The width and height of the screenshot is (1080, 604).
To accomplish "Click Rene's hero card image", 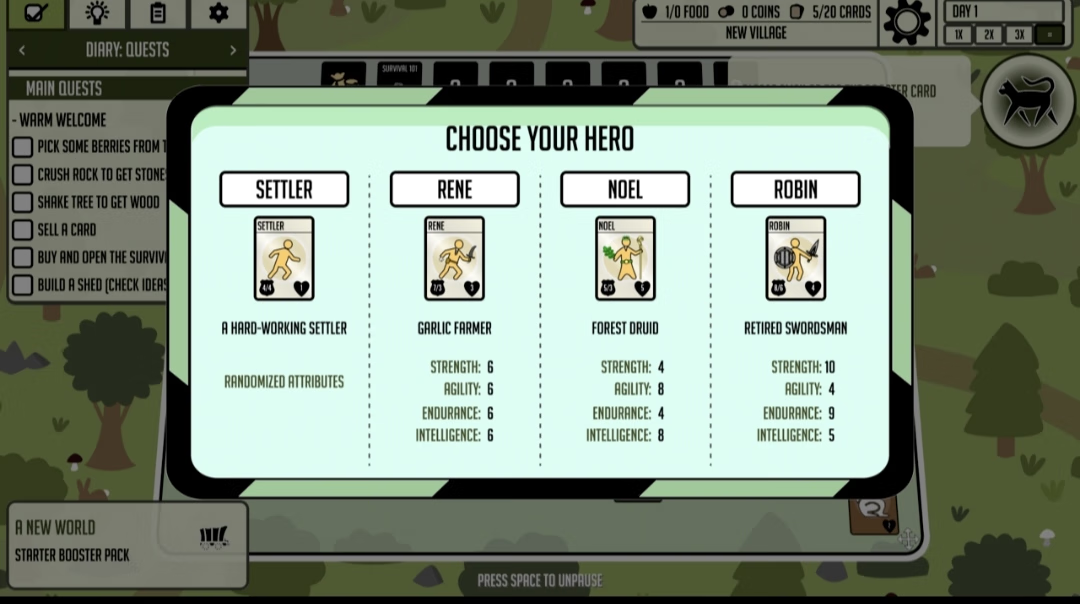I will [x=454, y=258].
